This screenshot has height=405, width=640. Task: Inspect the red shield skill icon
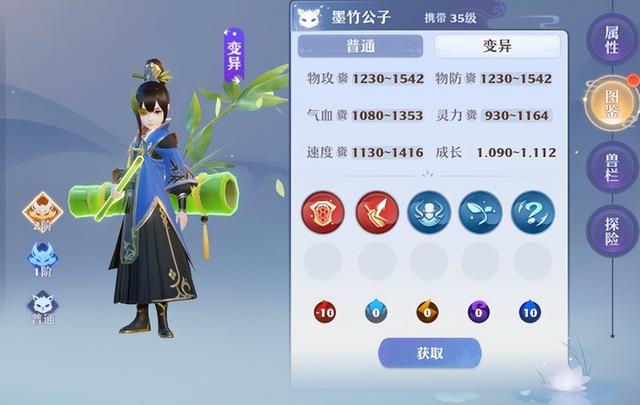pos(322,211)
